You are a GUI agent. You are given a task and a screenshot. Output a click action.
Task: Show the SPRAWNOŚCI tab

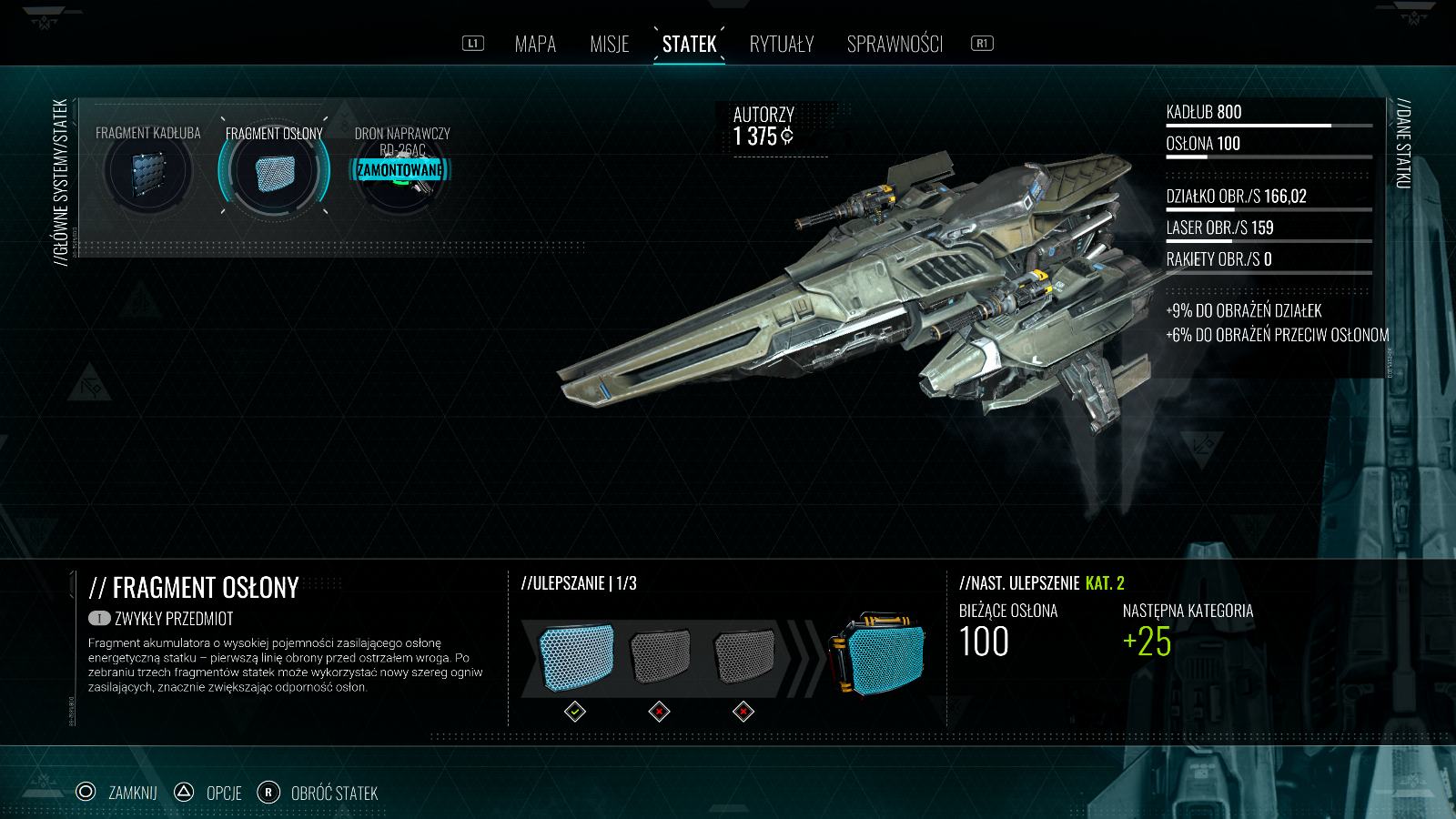[895, 44]
